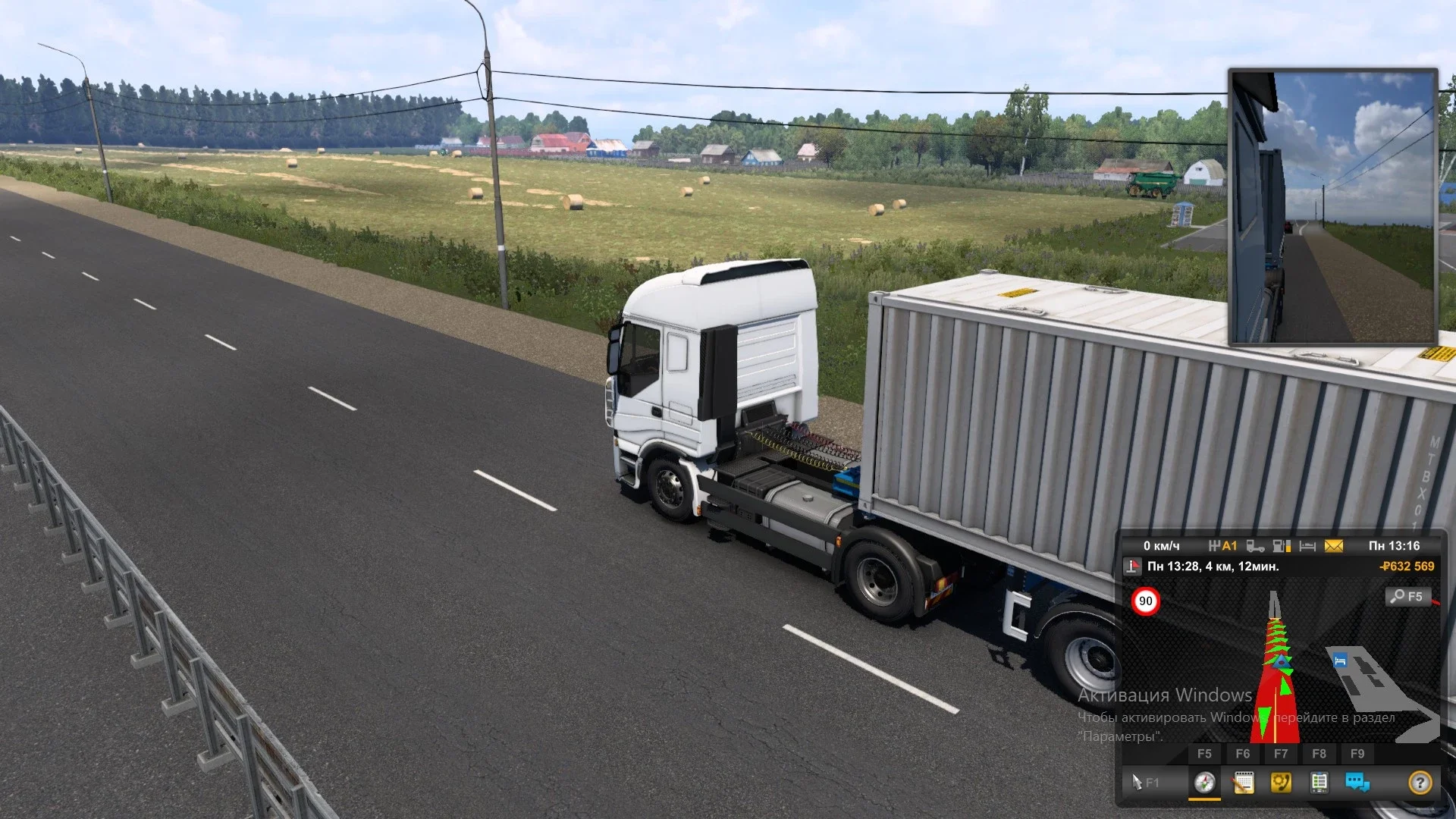The width and height of the screenshot is (1456, 819).
Task: Open the roadside assistance phone icon
Action: [1281, 782]
